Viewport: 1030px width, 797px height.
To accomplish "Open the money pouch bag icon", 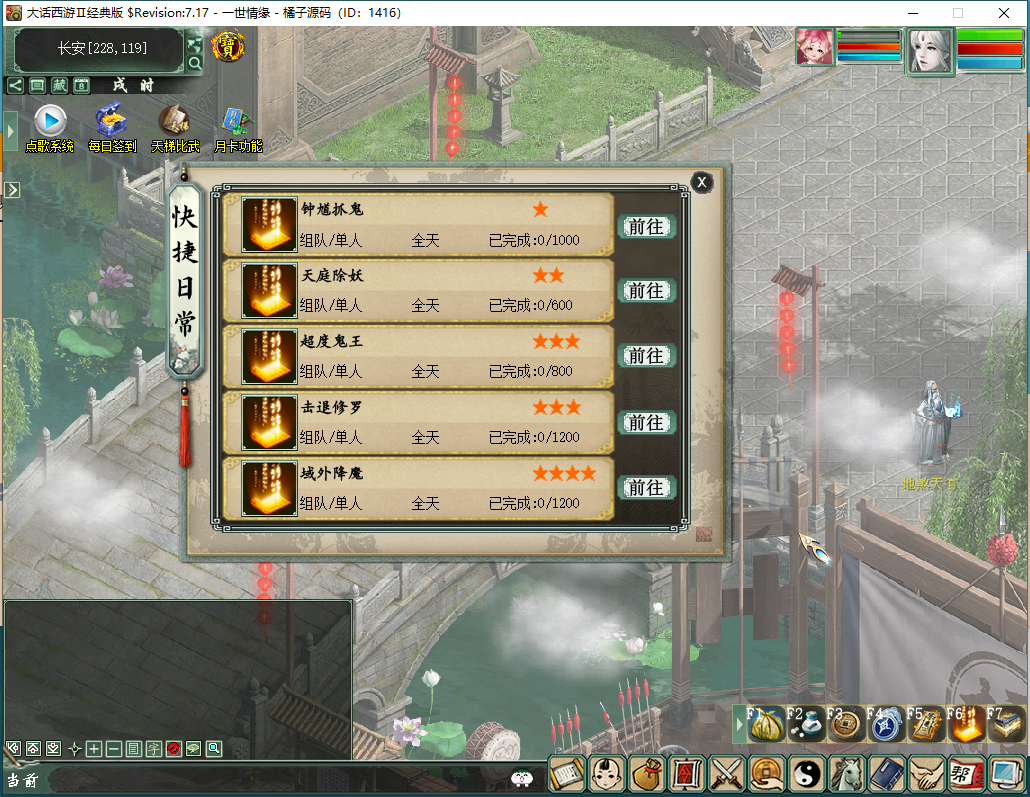I will (x=648, y=775).
